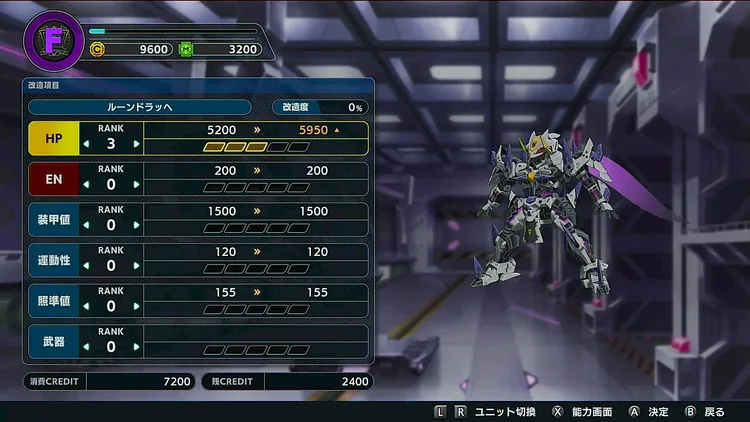
Task: Increase 装甲値 rank with right arrow
Action: (136, 226)
